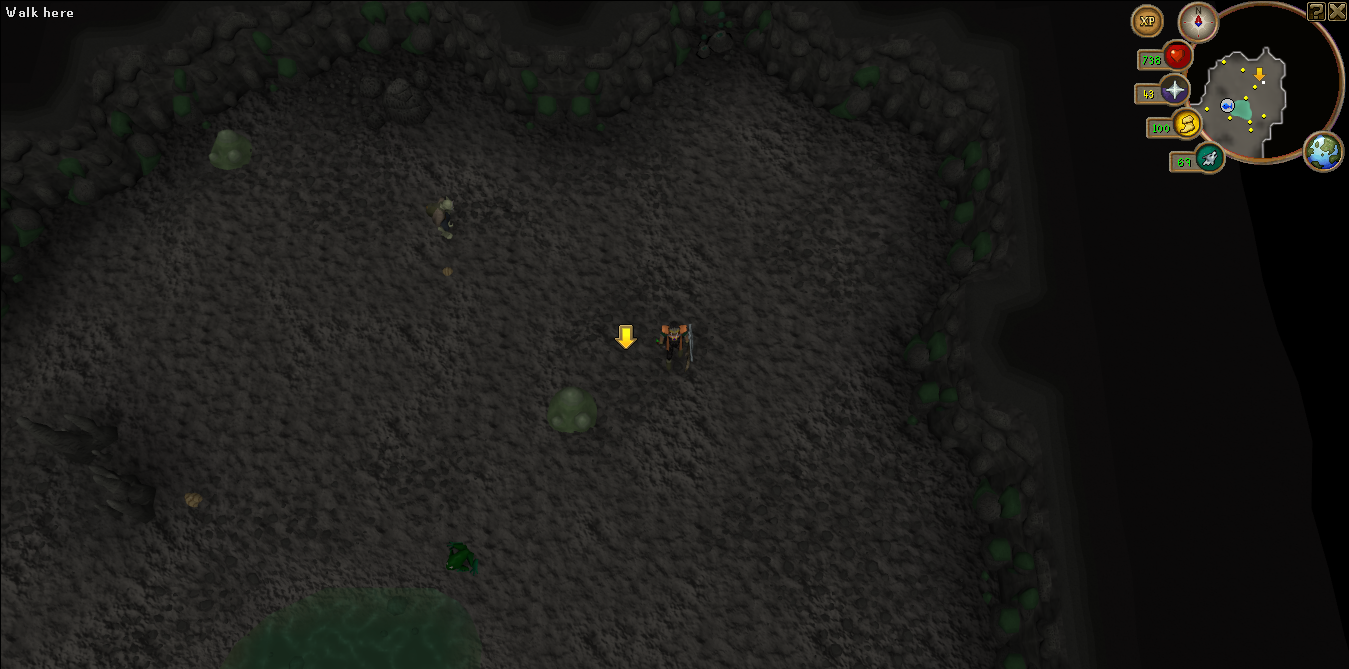The image size is (1349, 669).
Task: Toggle the prayer star orb
Action: (x=1174, y=91)
